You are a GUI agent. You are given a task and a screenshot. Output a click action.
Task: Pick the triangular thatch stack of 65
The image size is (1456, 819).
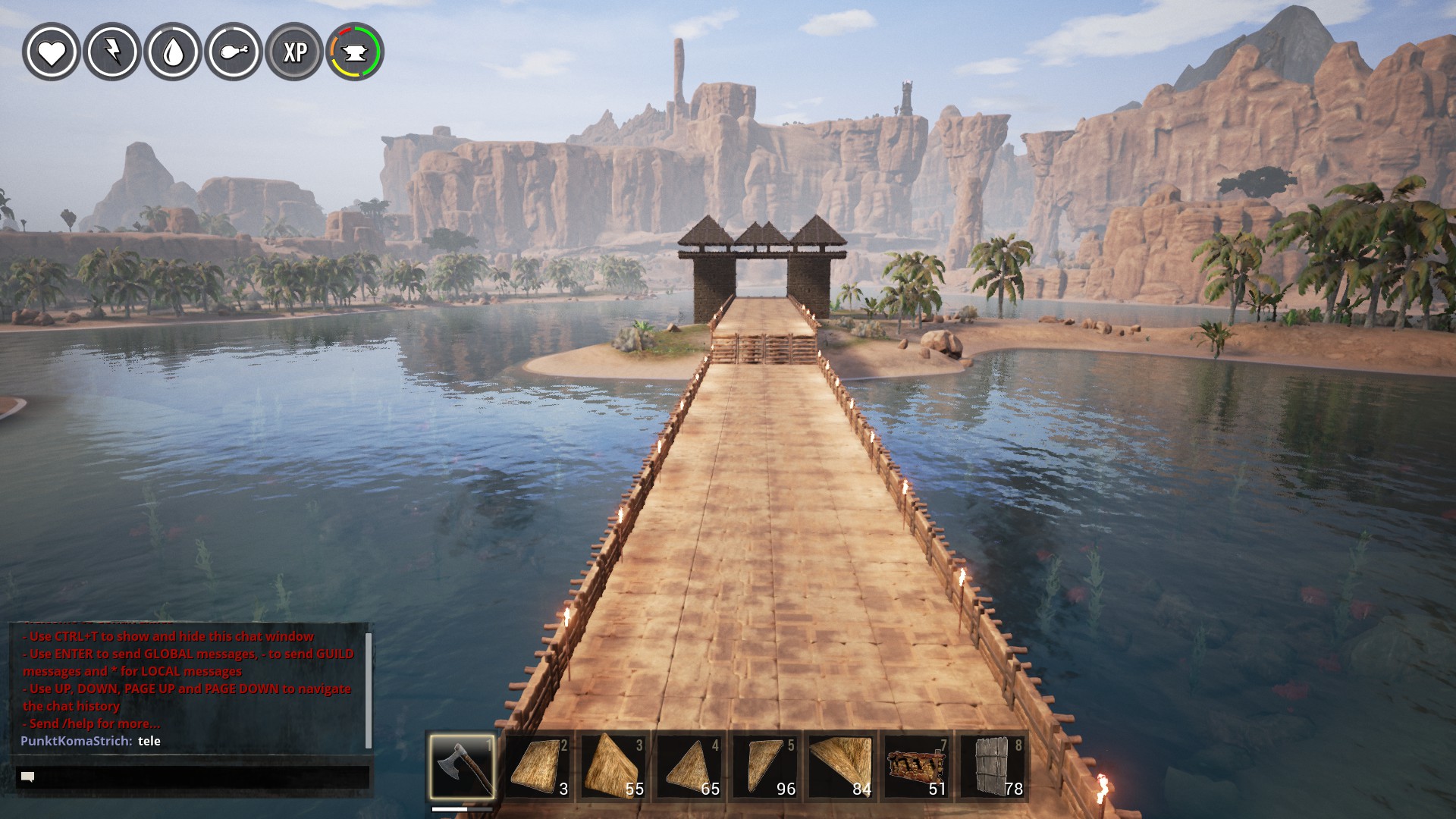689,766
